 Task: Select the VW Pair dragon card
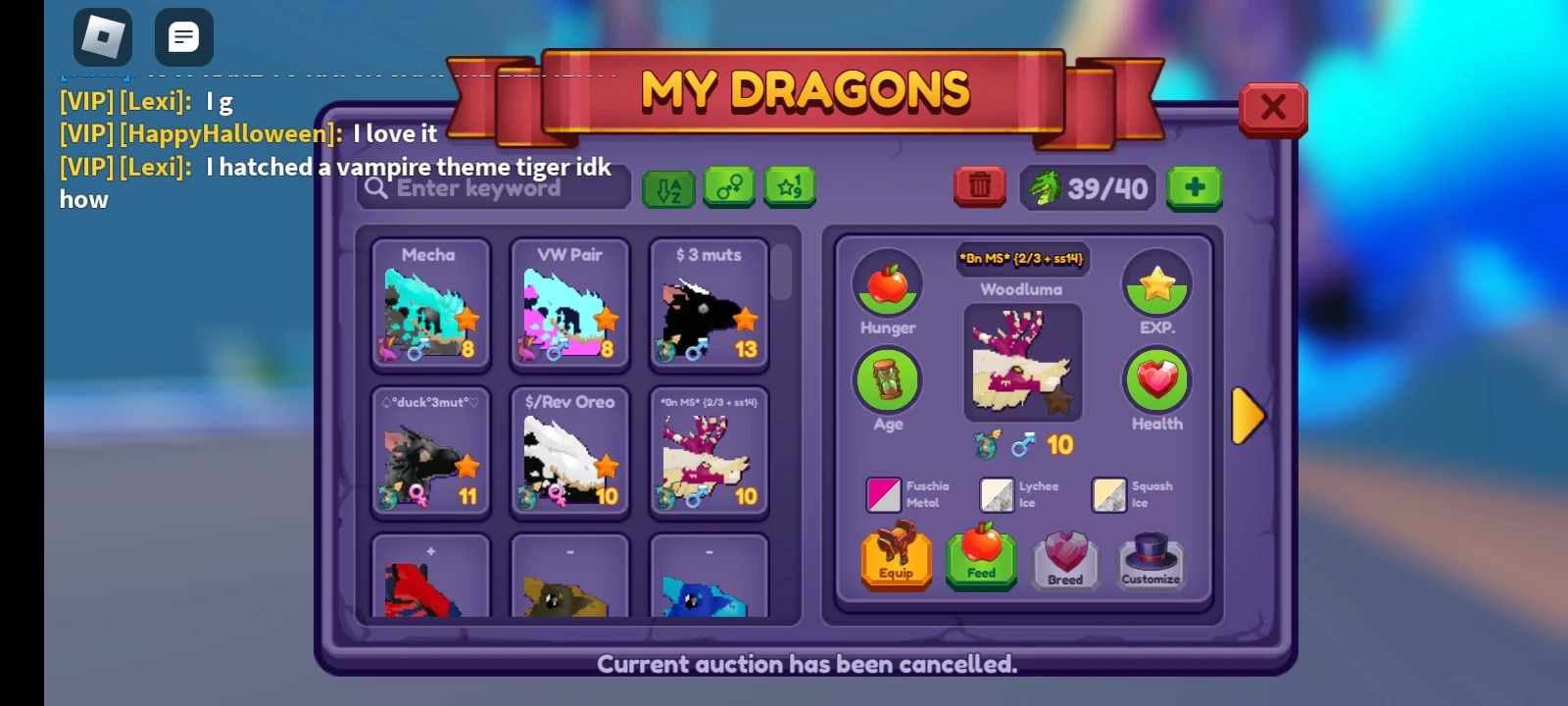click(569, 304)
